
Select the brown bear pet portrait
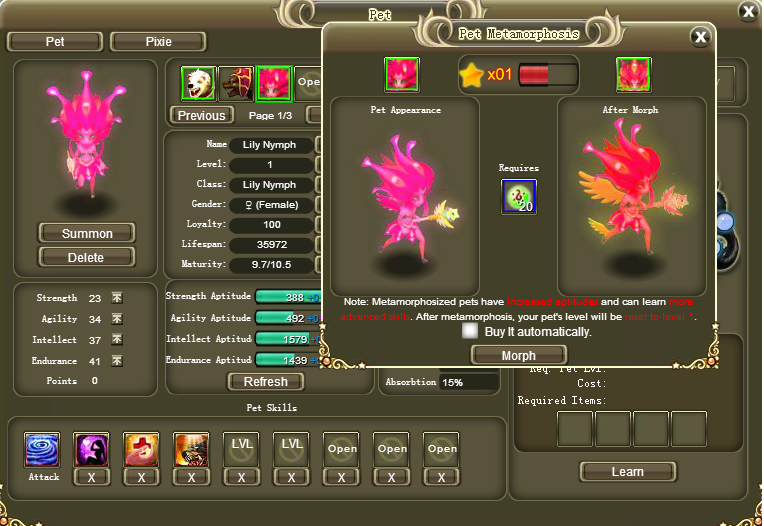[236, 84]
